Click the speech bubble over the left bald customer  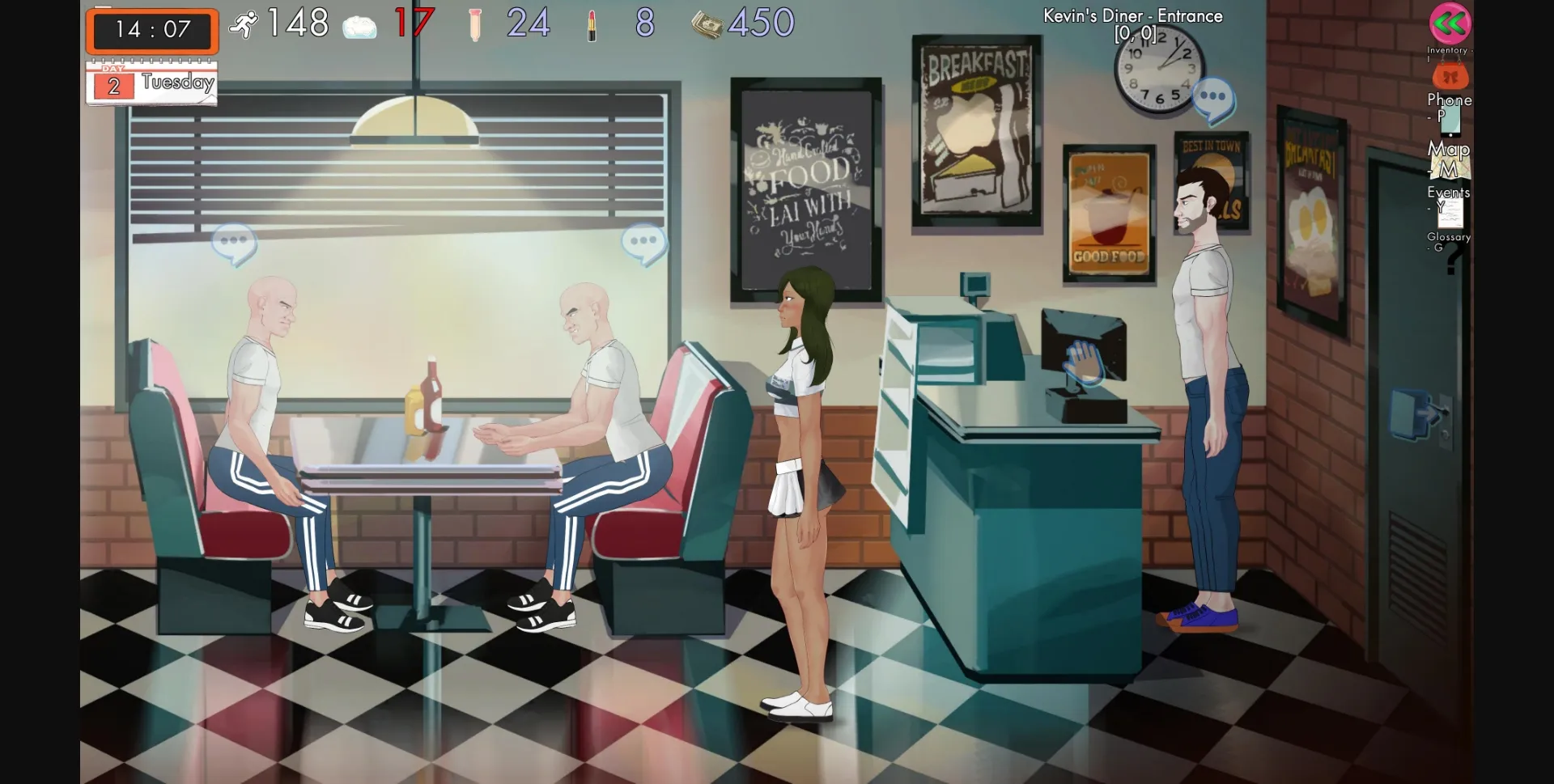(233, 241)
